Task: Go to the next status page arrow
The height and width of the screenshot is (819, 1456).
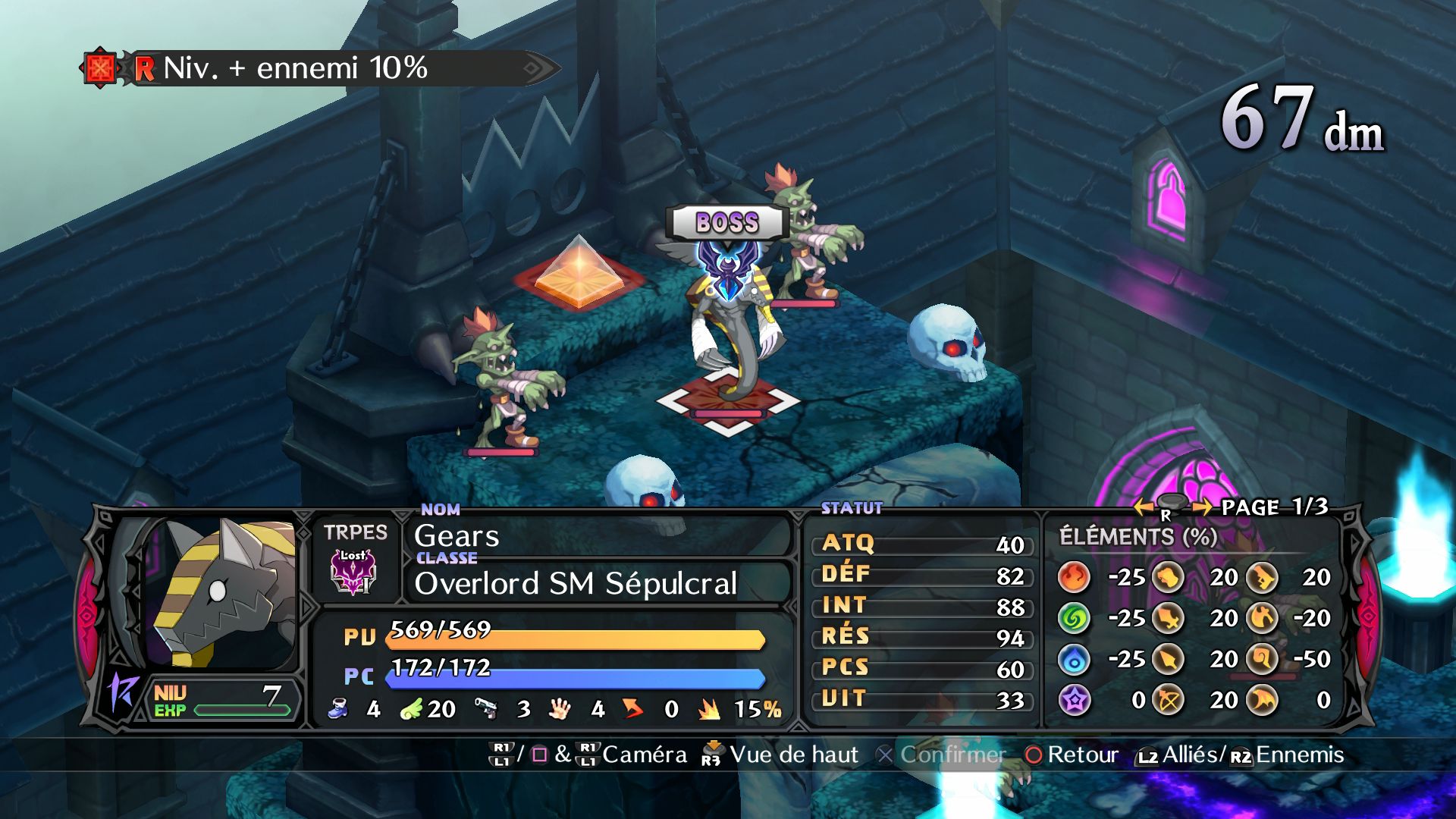Action: 1201,507
